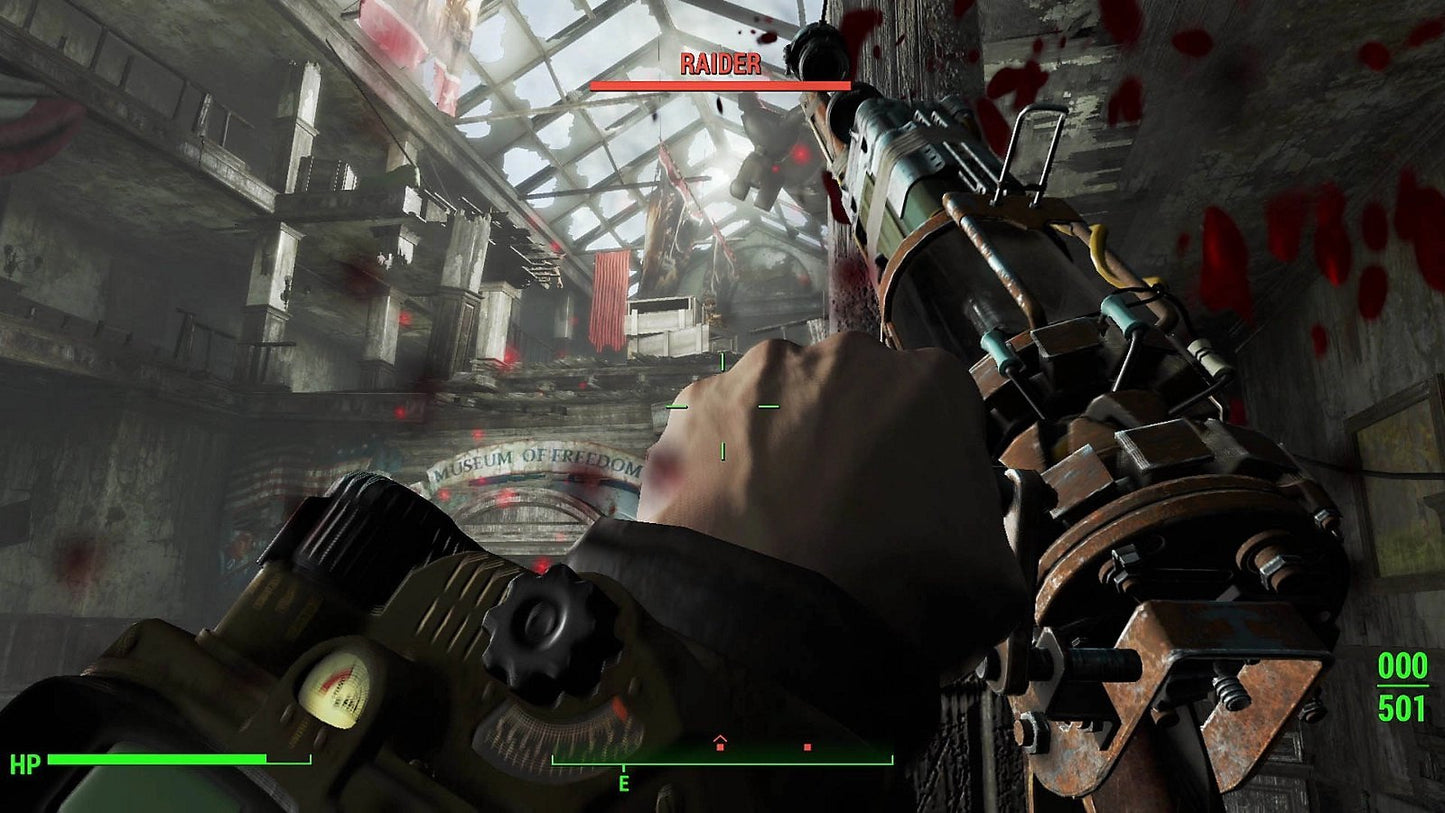Click the HP label on the health bar
This screenshot has height=813, width=1445.
tap(27, 761)
